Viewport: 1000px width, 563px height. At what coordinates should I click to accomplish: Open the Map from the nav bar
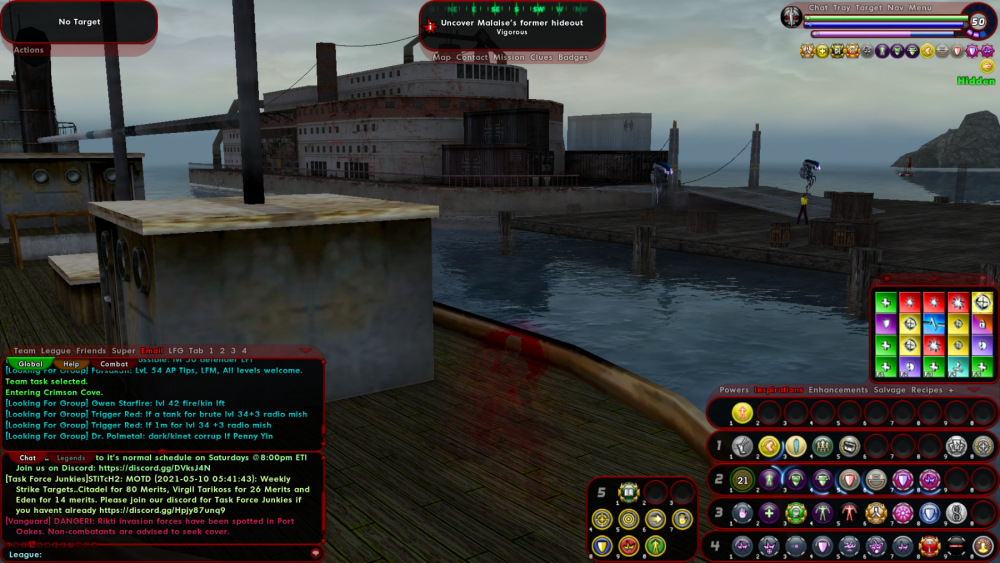click(x=442, y=58)
